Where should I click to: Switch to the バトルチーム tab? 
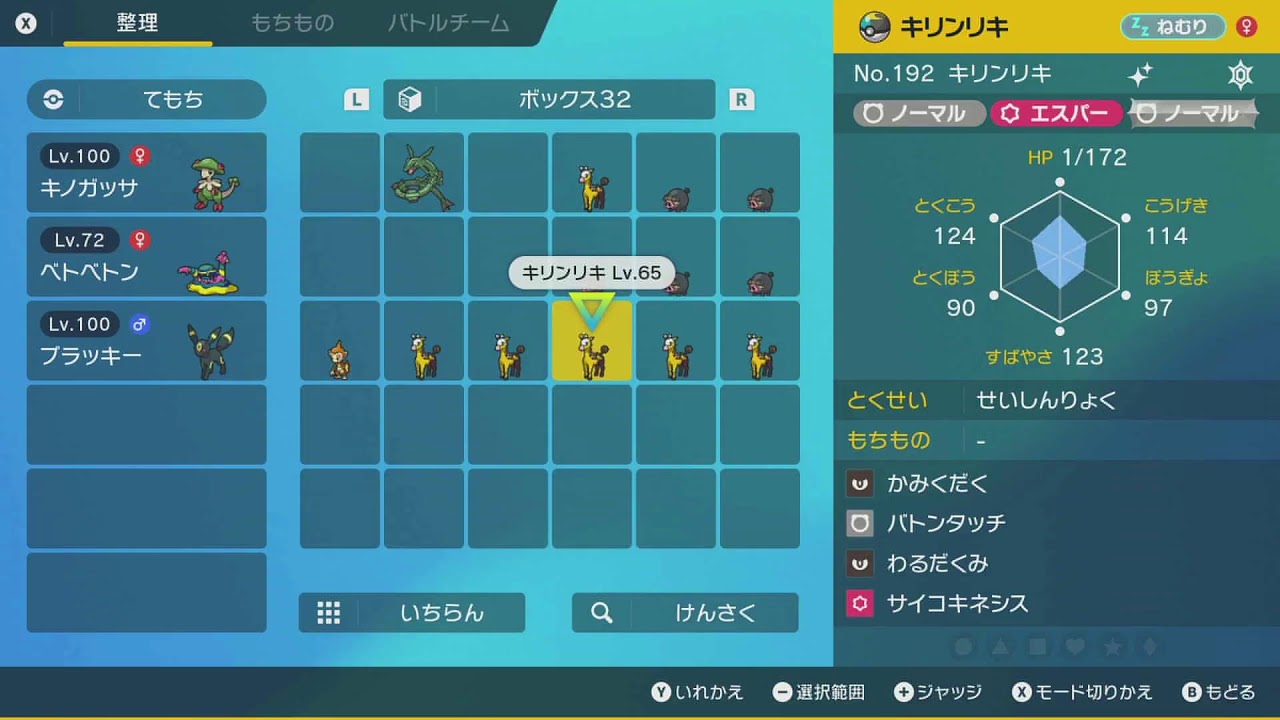[448, 23]
